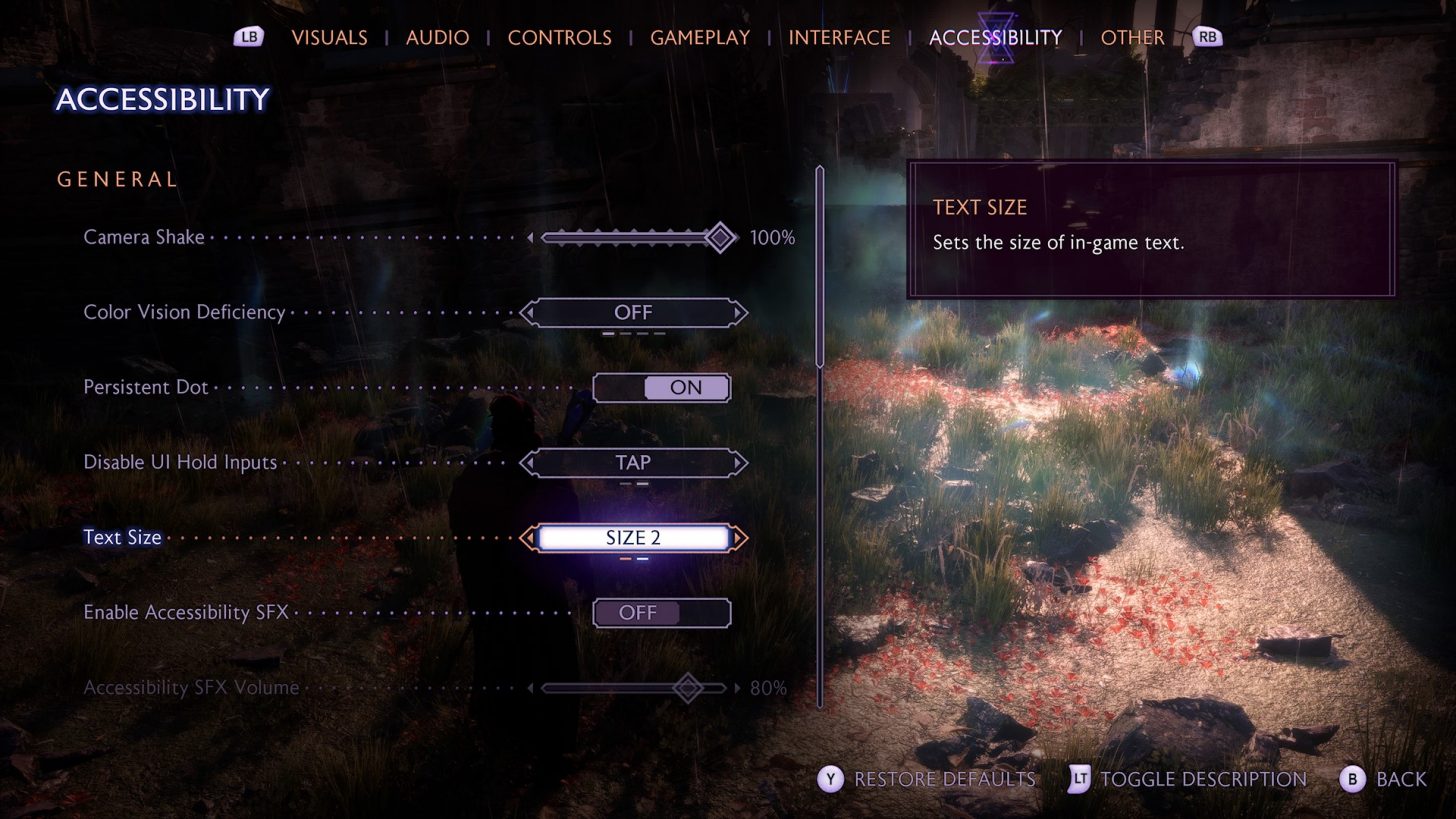Select the INTERFACE tab

(x=841, y=37)
